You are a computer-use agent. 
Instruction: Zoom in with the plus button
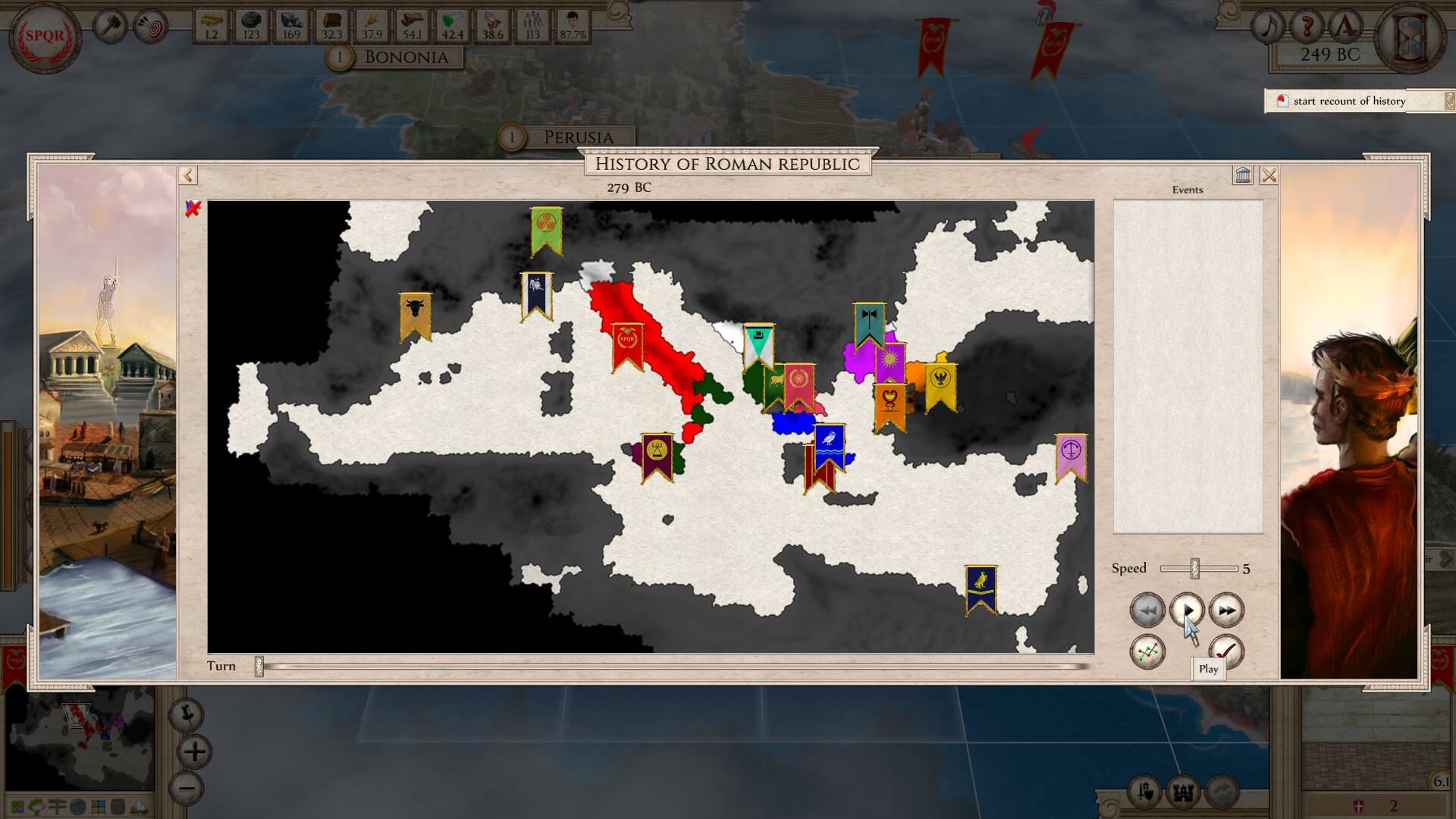pos(195,752)
